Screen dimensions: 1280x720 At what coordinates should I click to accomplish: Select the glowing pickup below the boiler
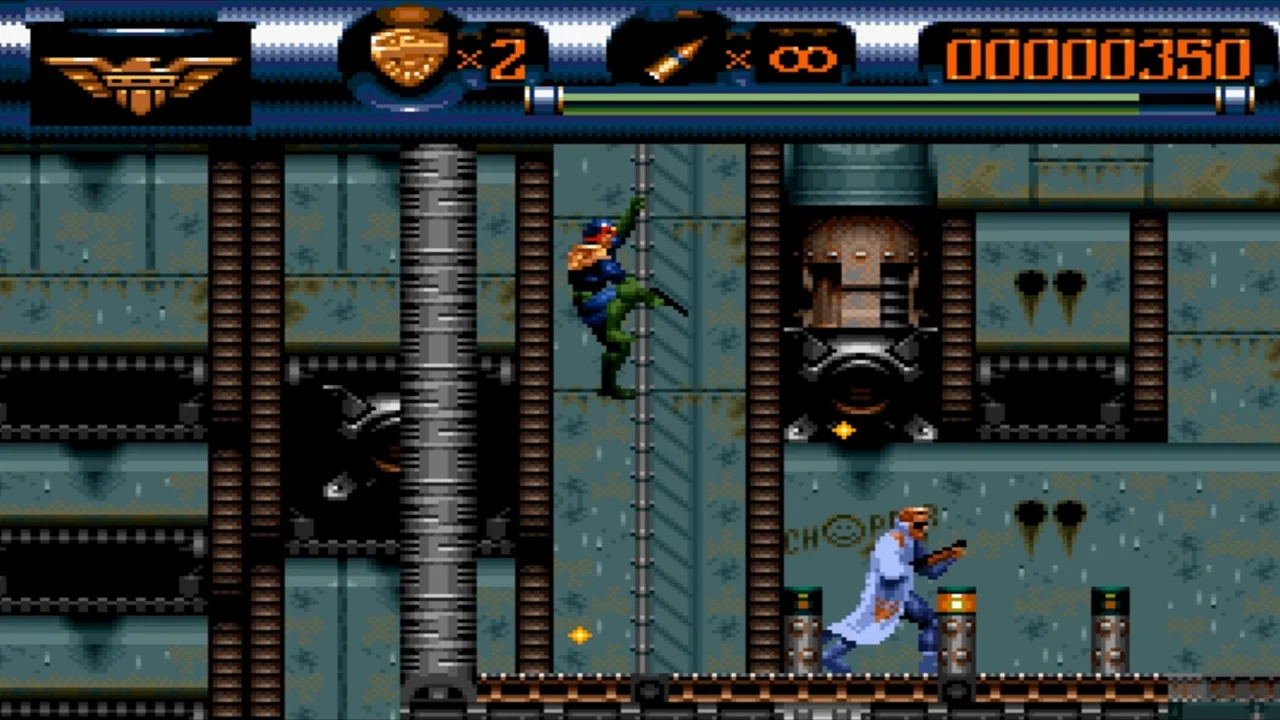[x=843, y=431]
